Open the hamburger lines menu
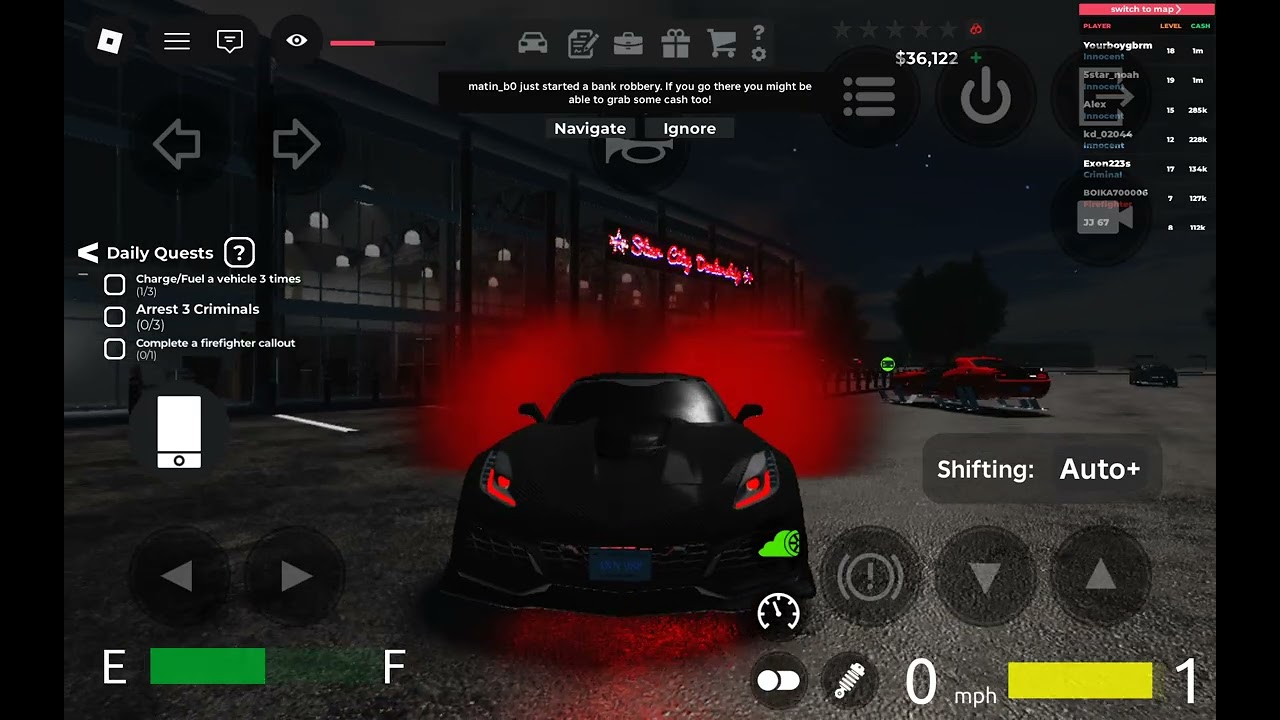1280x720 pixels. (x=177, y=41)
